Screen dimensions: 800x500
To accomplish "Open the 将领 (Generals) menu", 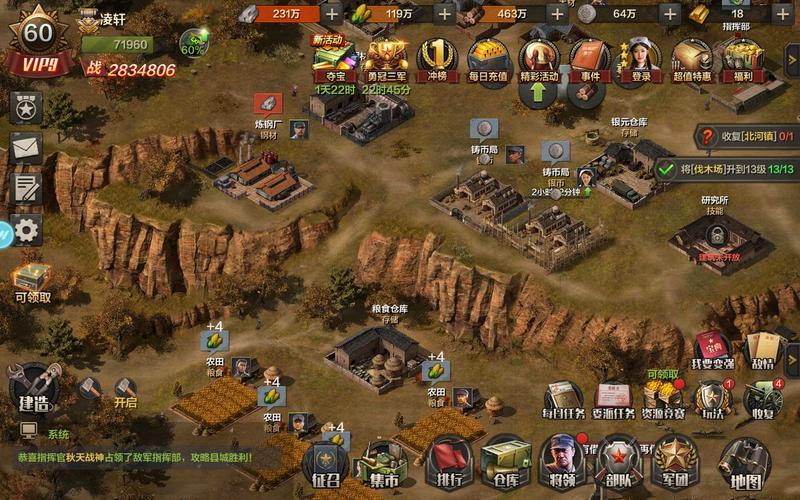I will pyautogui.click(x=563, y=461).
